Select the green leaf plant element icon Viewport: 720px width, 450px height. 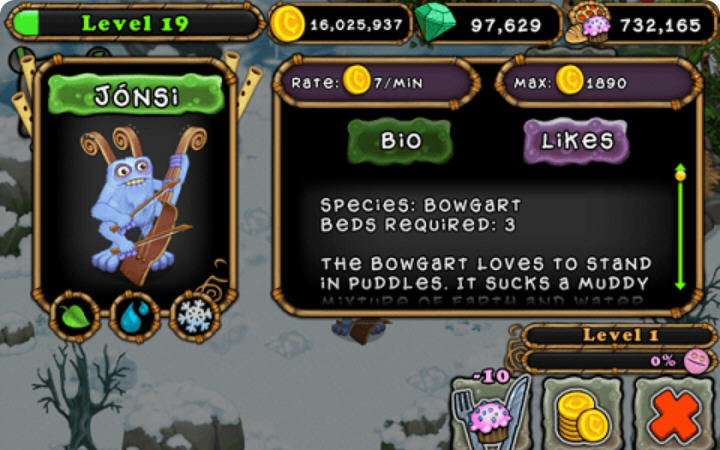coord(76,316)
